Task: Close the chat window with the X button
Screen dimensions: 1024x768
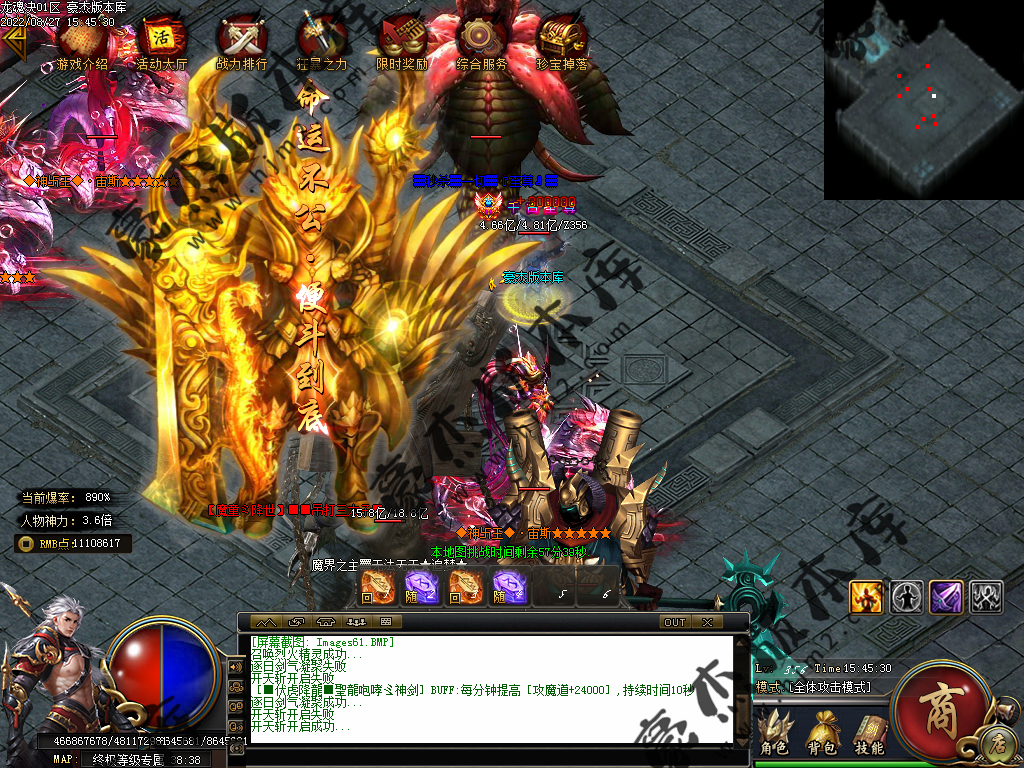Action: (707, 622)
